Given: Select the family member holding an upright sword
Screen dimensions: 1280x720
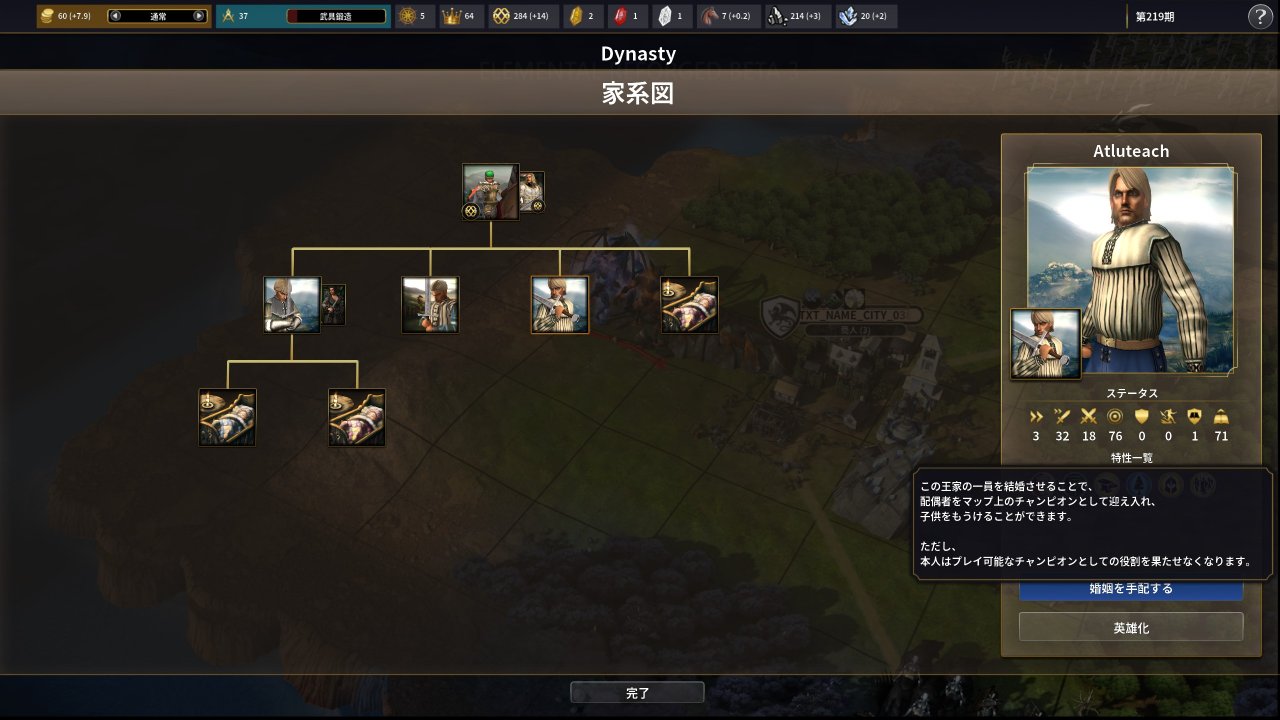Looking at the screenshot, I should pos(430,305).
